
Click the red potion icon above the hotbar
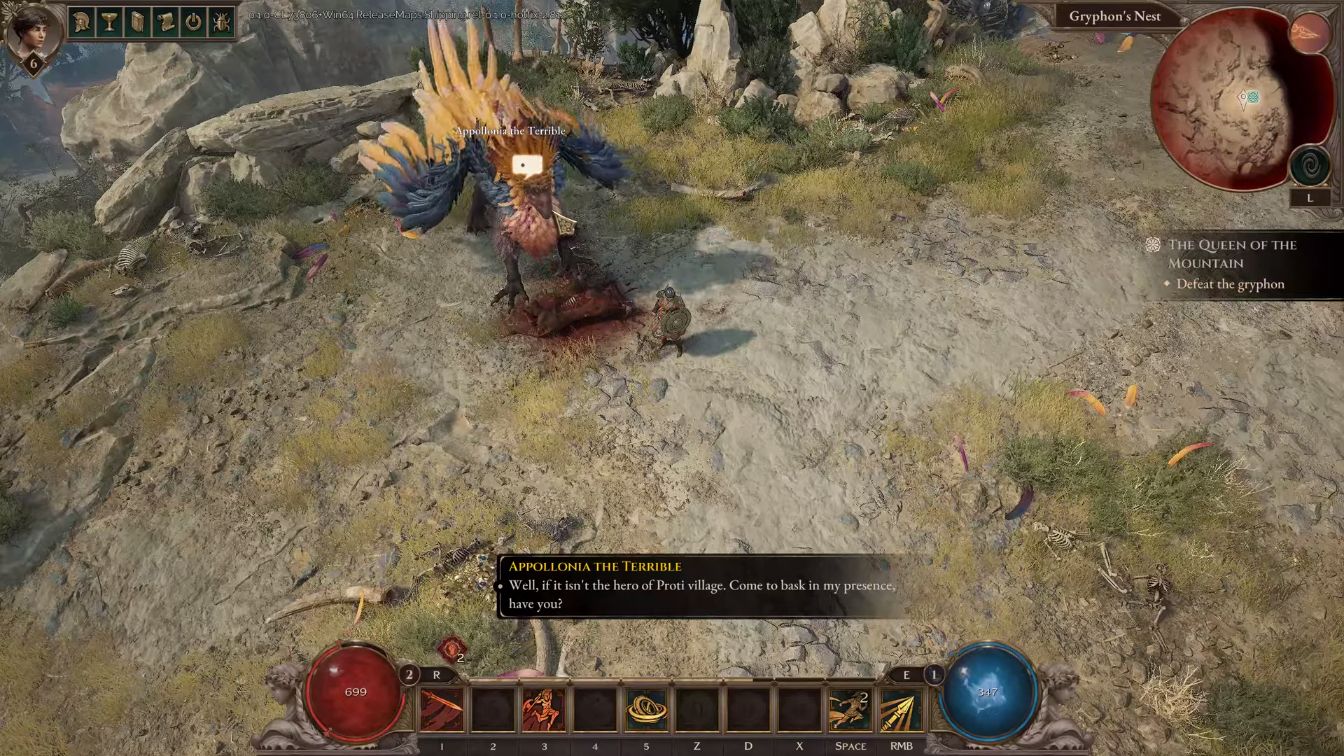(451, 648)
